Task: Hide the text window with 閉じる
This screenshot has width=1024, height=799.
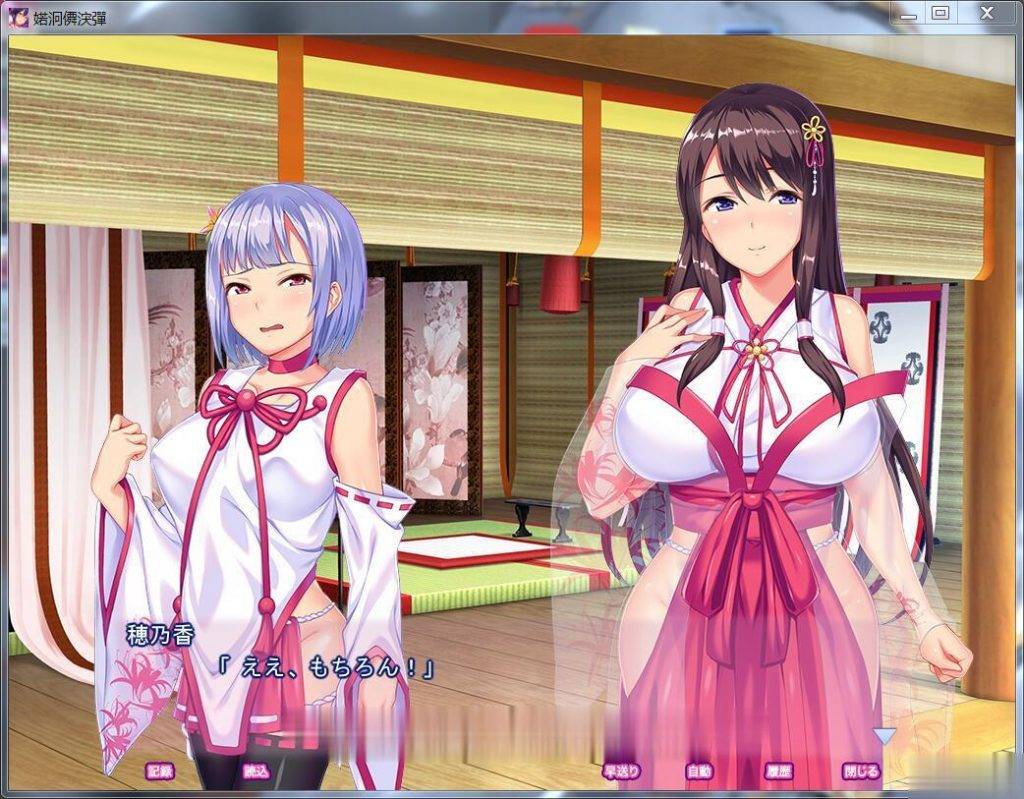Action: (x=861, y=771)
